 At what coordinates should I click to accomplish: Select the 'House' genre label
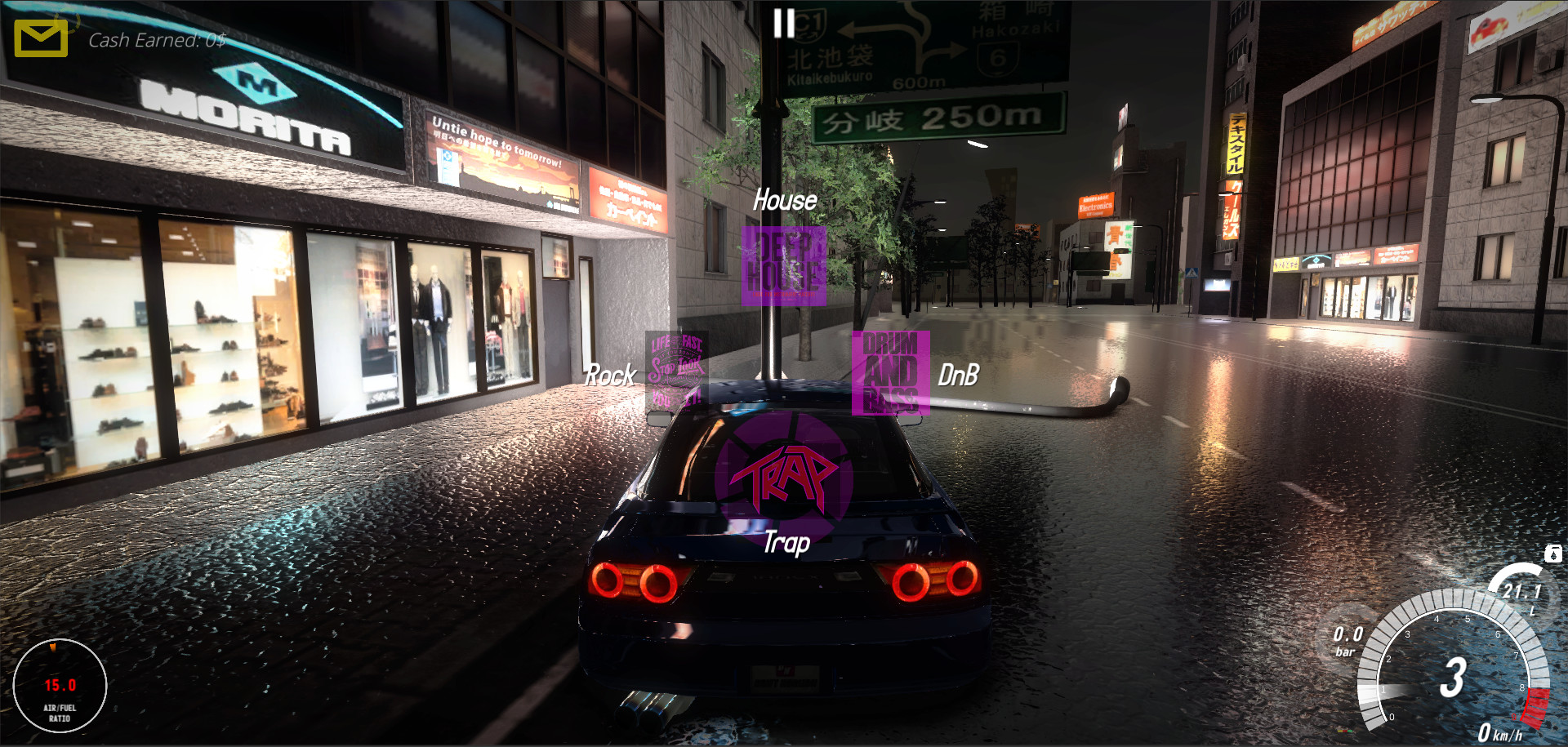(785, 200)
